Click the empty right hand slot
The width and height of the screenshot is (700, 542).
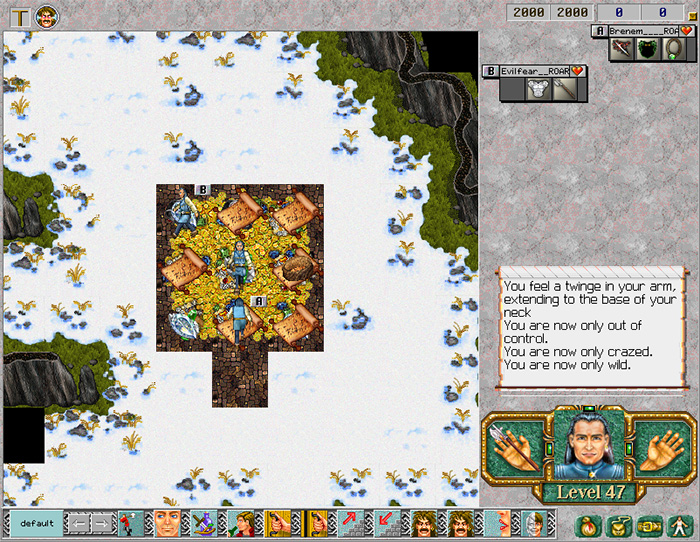tap(656, 449)
